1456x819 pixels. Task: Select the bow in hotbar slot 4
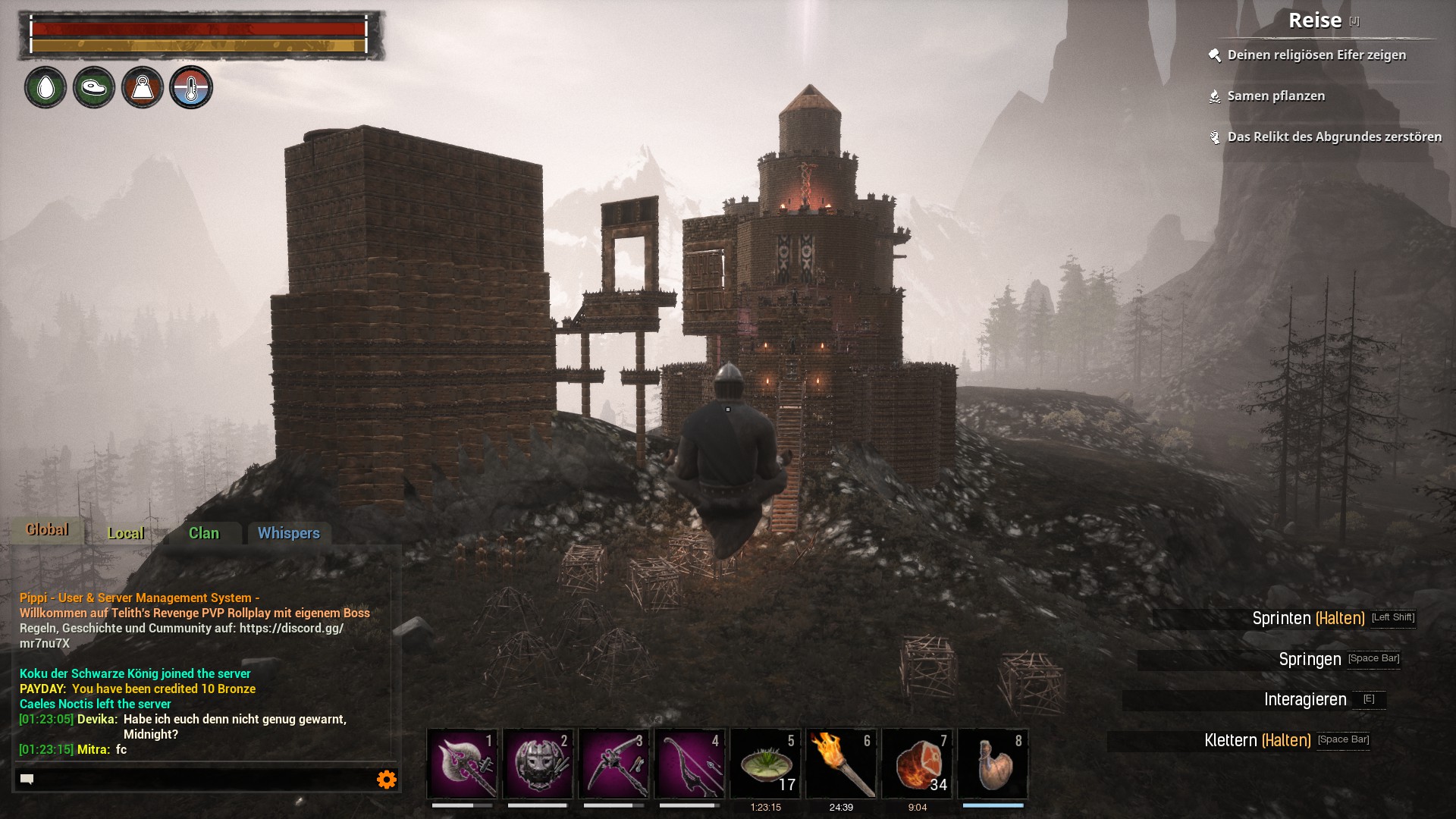[690, 764]
